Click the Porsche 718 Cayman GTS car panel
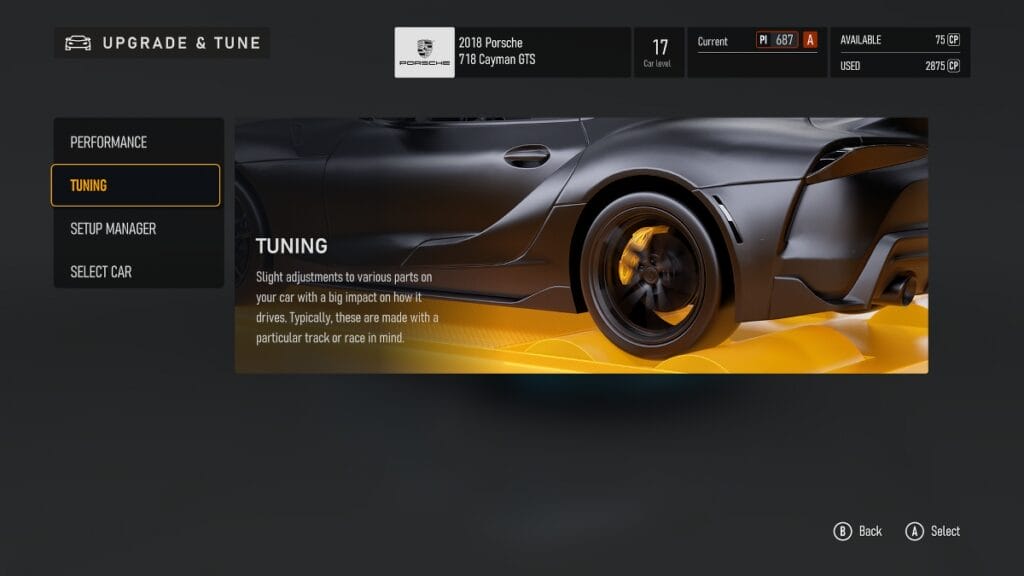 [511, 52]
